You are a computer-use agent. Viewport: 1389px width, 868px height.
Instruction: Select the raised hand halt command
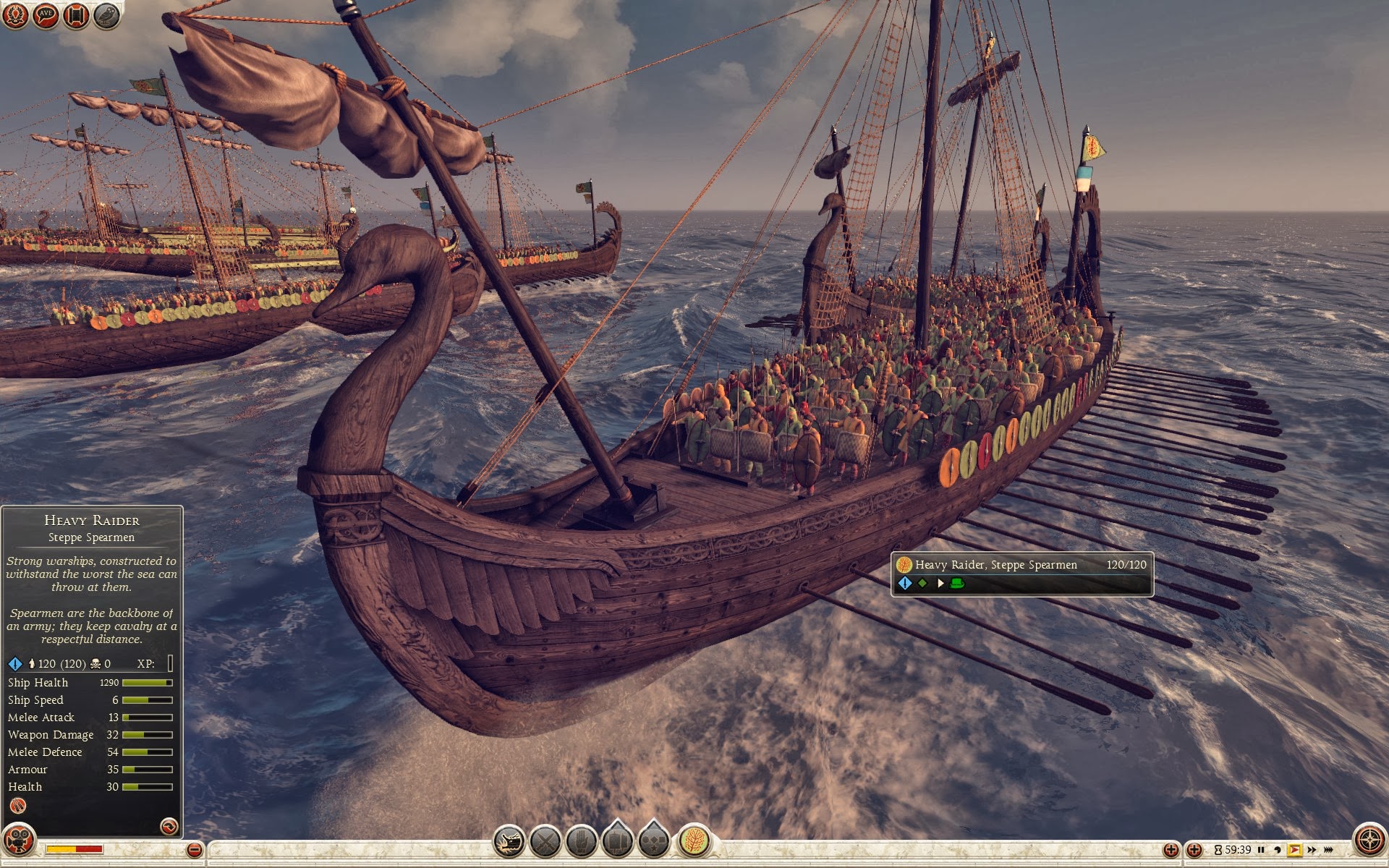tap(582, 841)
